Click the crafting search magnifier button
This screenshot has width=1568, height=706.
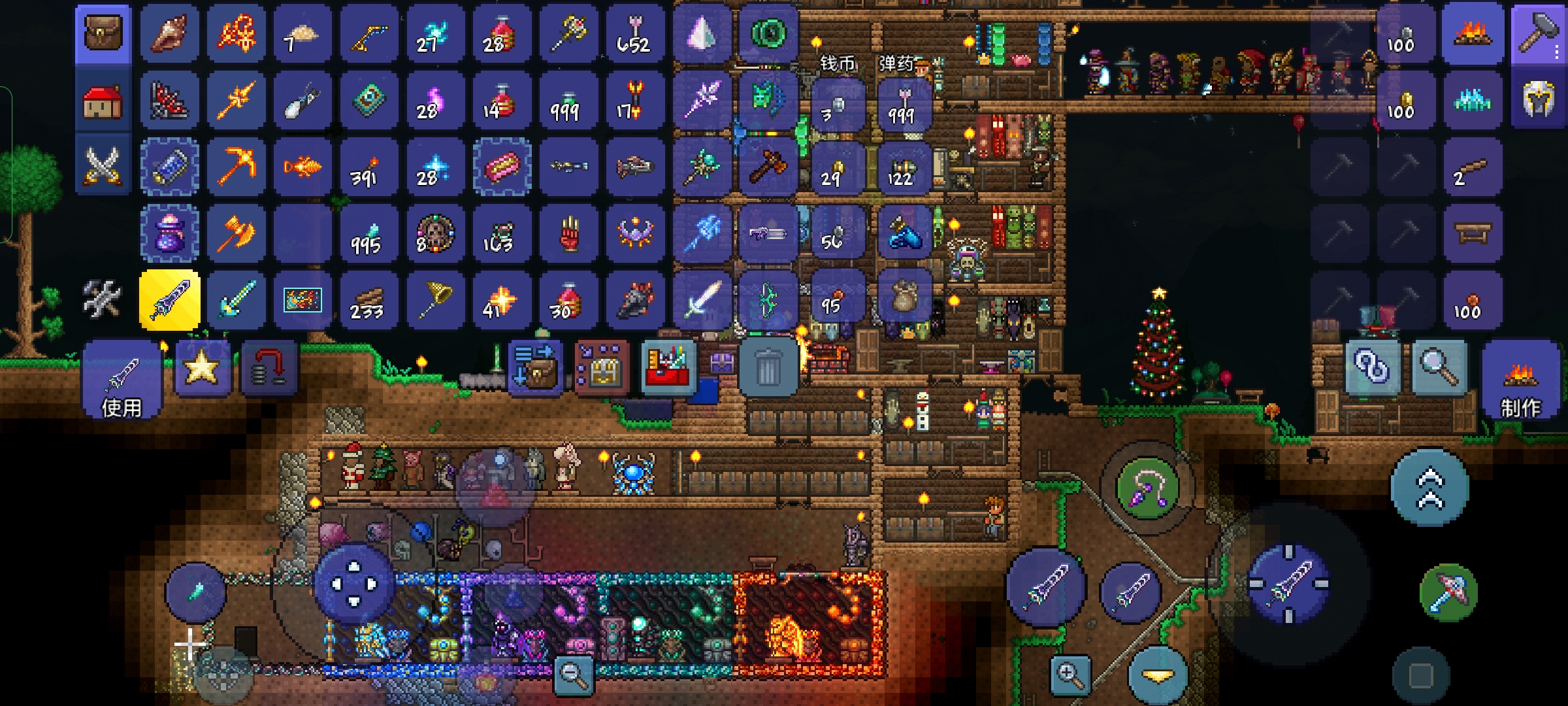pos(1440,368)
